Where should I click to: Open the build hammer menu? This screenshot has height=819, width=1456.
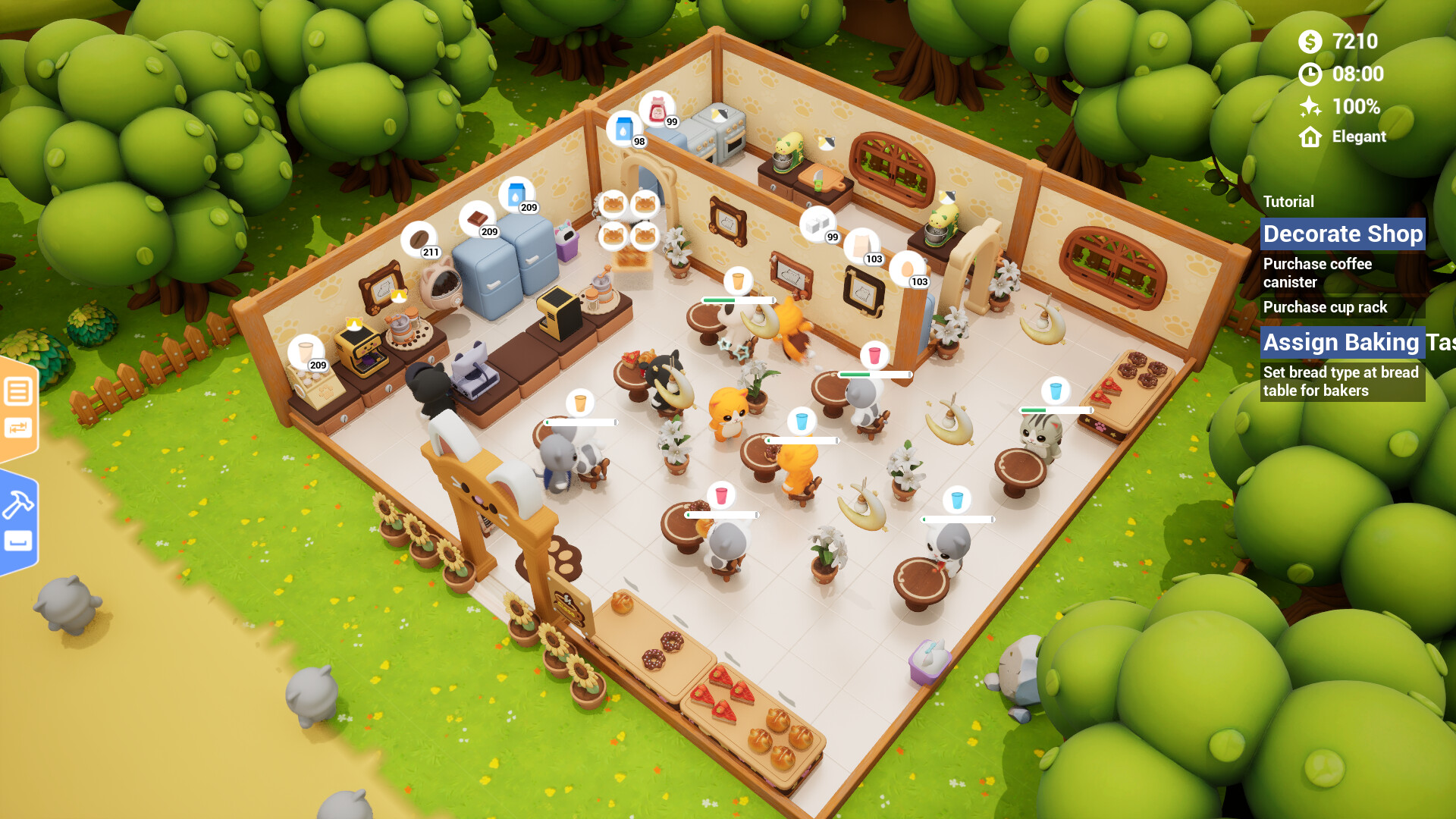pos(18,504)
